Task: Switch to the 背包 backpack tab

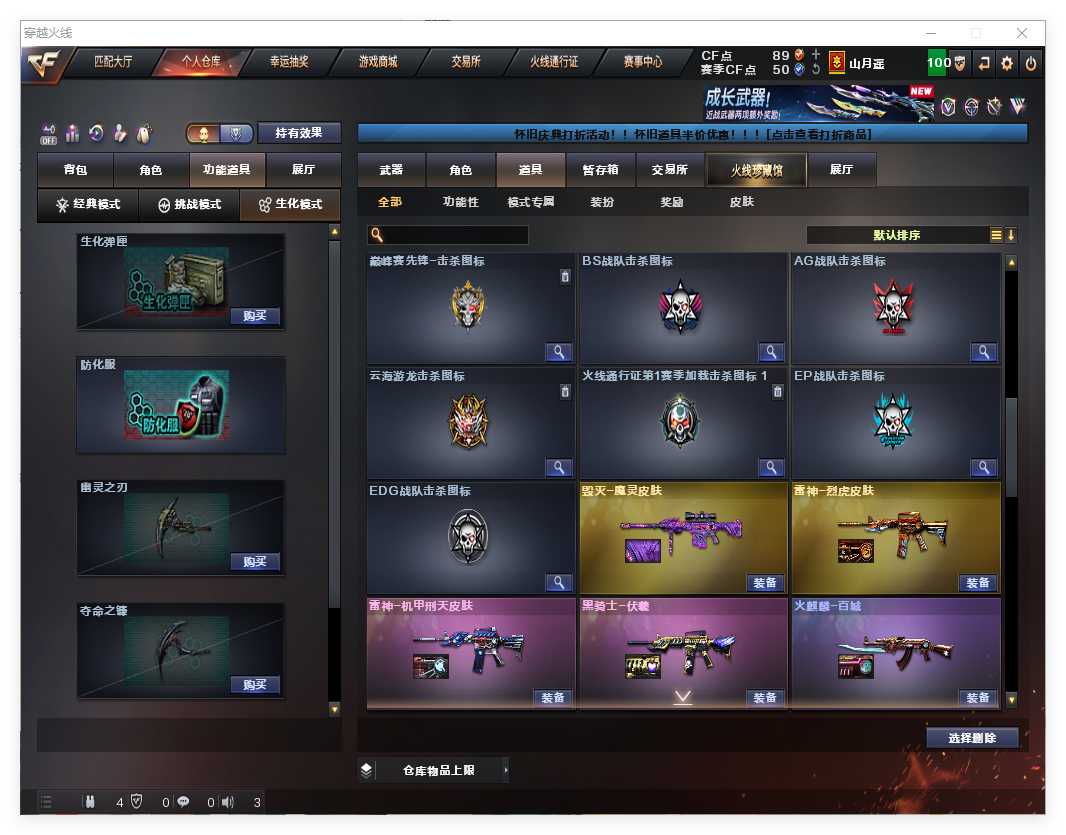Action: (75, 171)
